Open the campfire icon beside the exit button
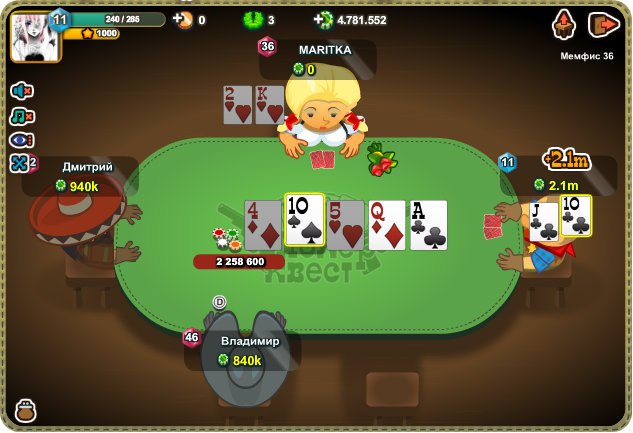 coord(564,24)
